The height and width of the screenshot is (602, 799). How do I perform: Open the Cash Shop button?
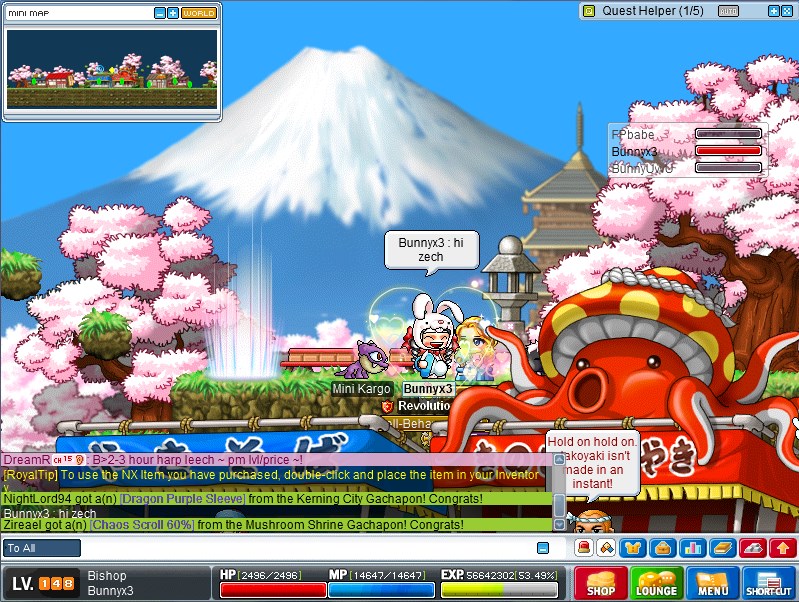pyautogui.click(x=601, y=583)
